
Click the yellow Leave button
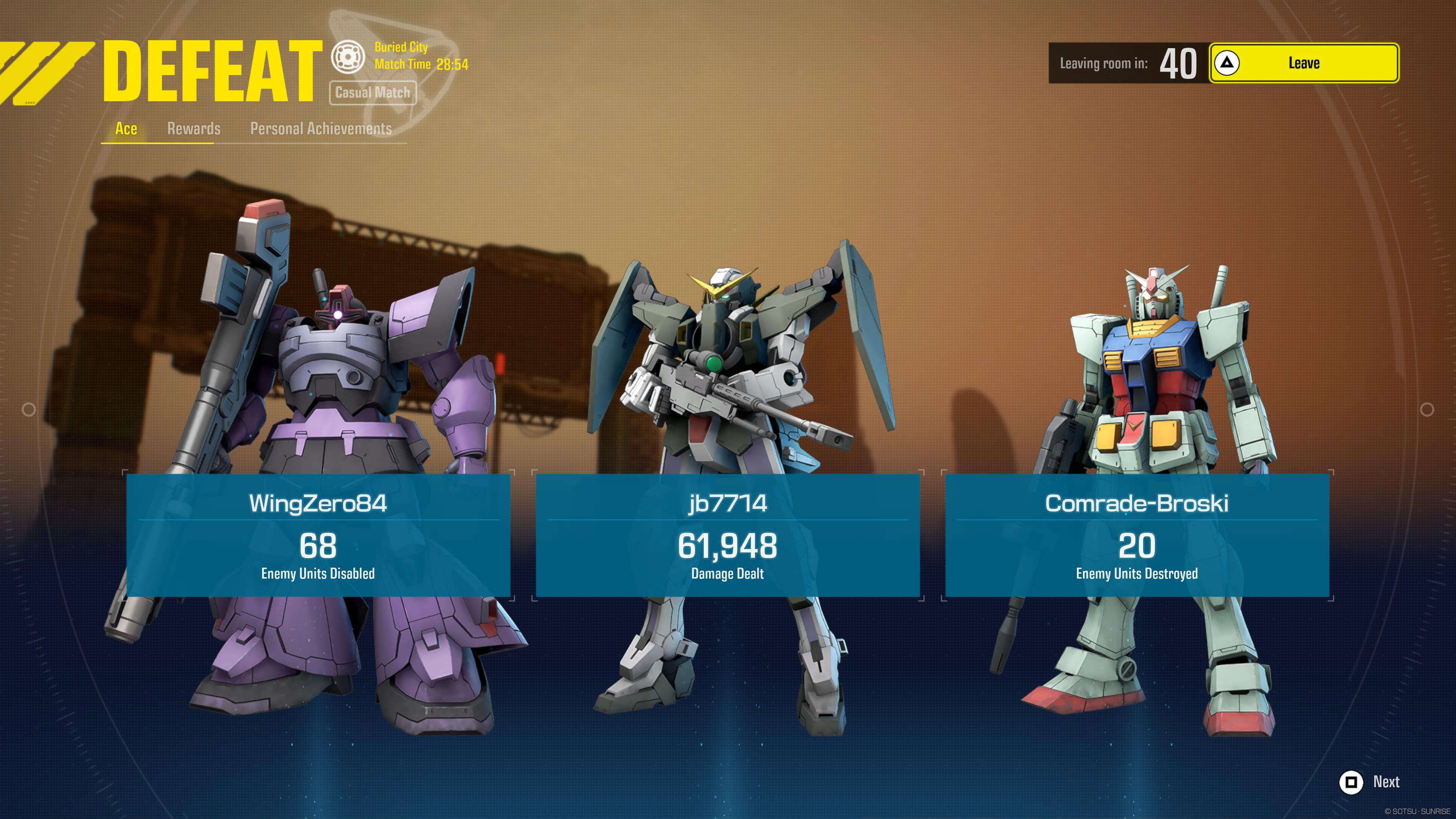tap(1304, 63)
